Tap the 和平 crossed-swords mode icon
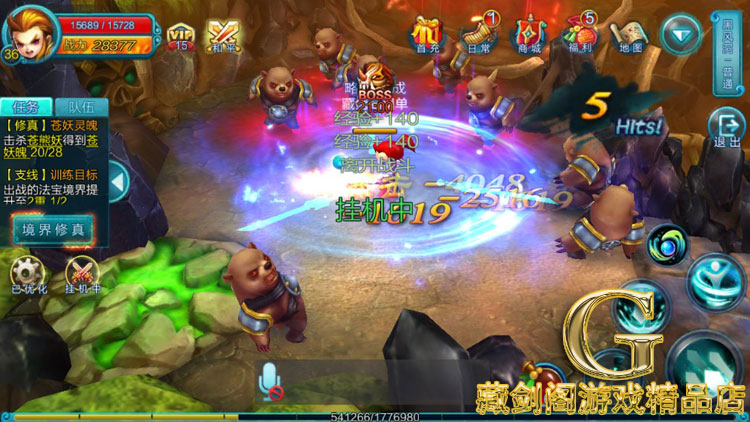750x422 pixels. tap(223, 36)
